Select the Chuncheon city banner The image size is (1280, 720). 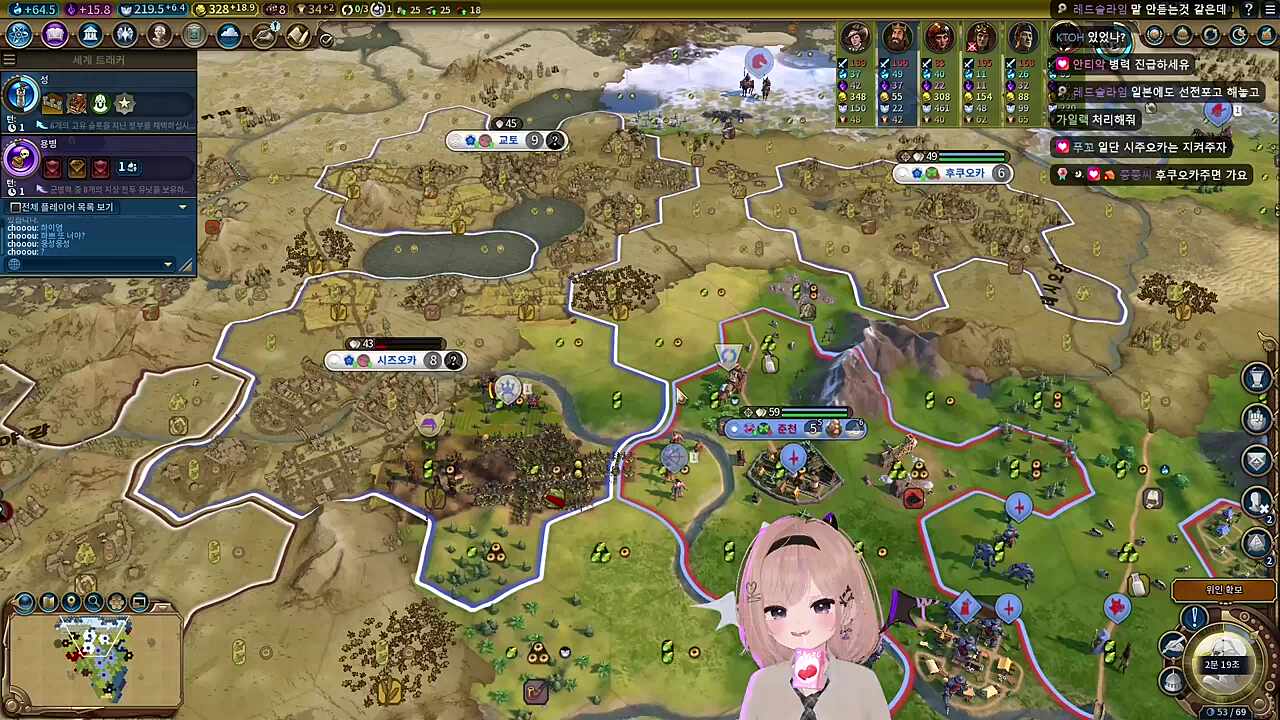[788, 429]
